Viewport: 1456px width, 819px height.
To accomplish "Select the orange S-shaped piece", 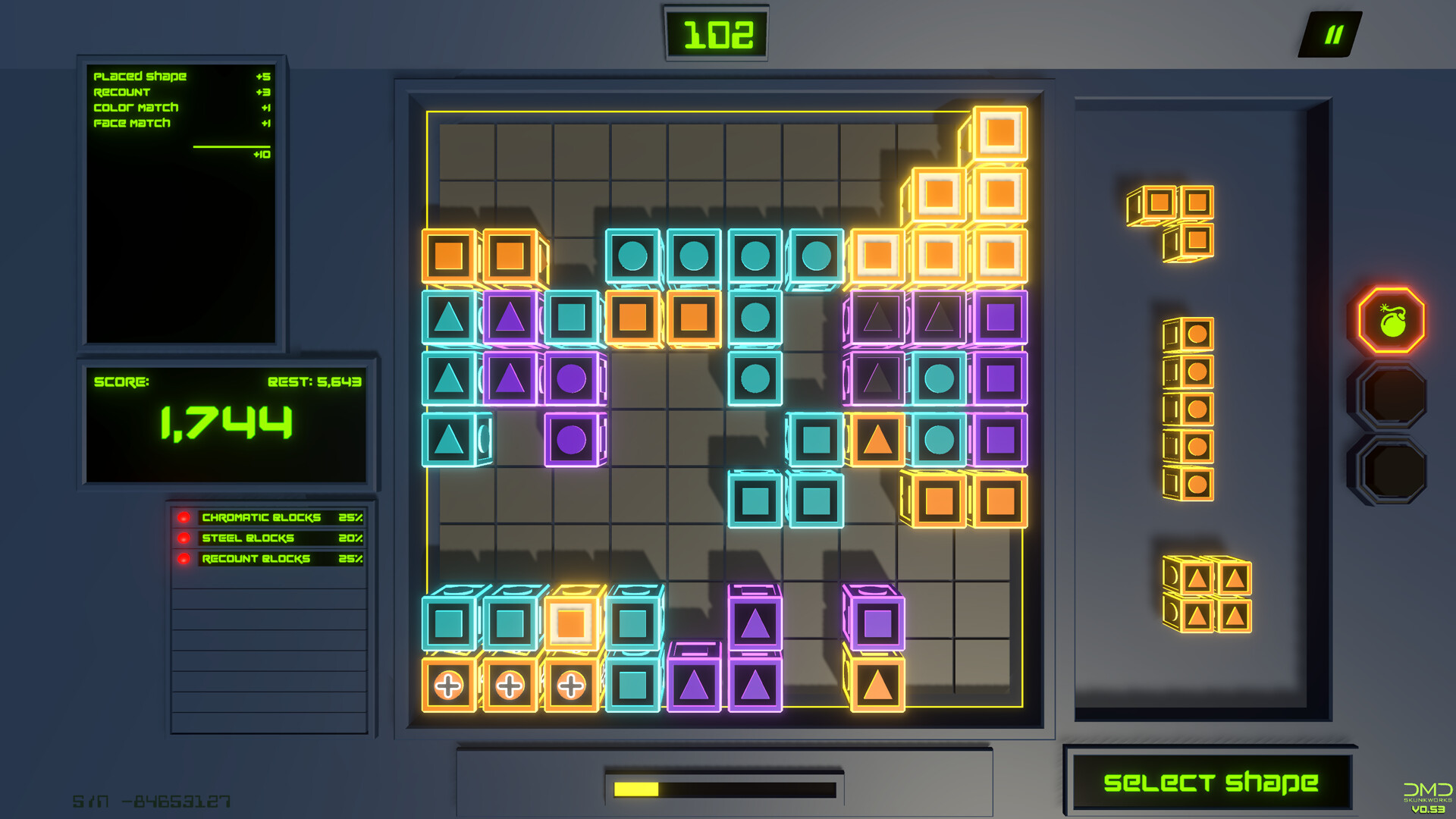I will [x=1172, y=220].
